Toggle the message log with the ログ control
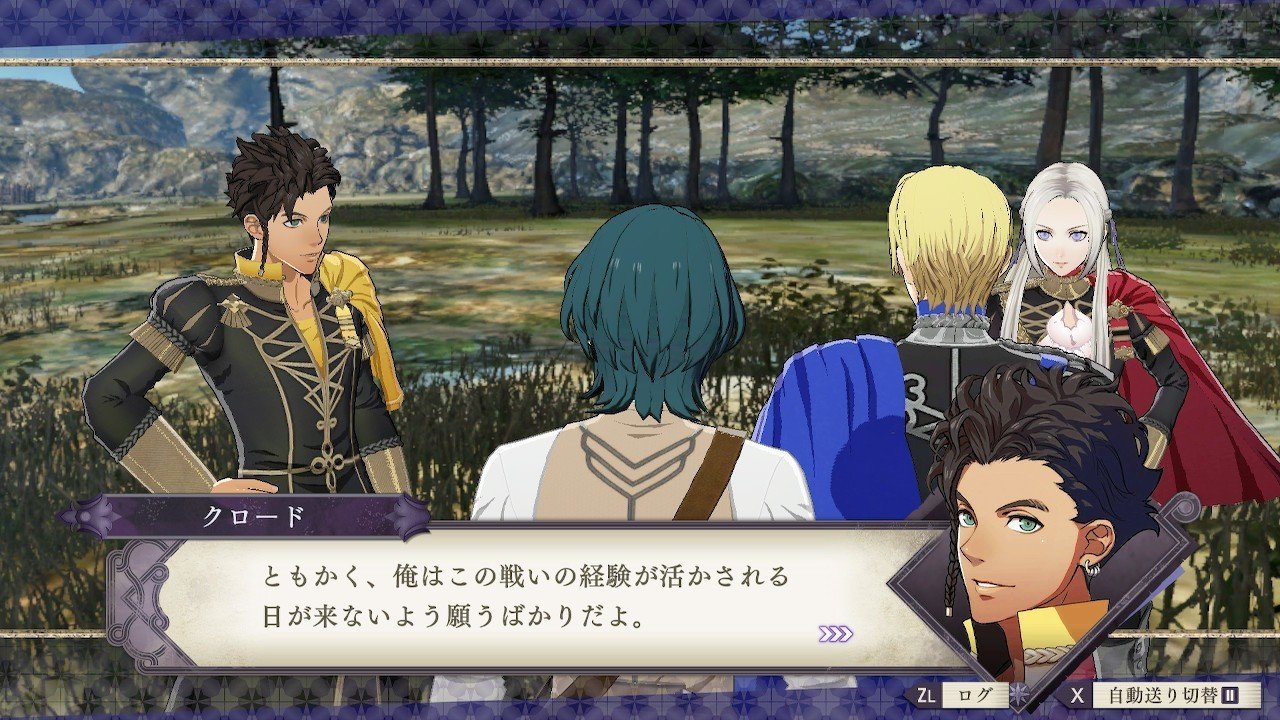This screenshot has width=1280, height=720. (x=975, y=698)
